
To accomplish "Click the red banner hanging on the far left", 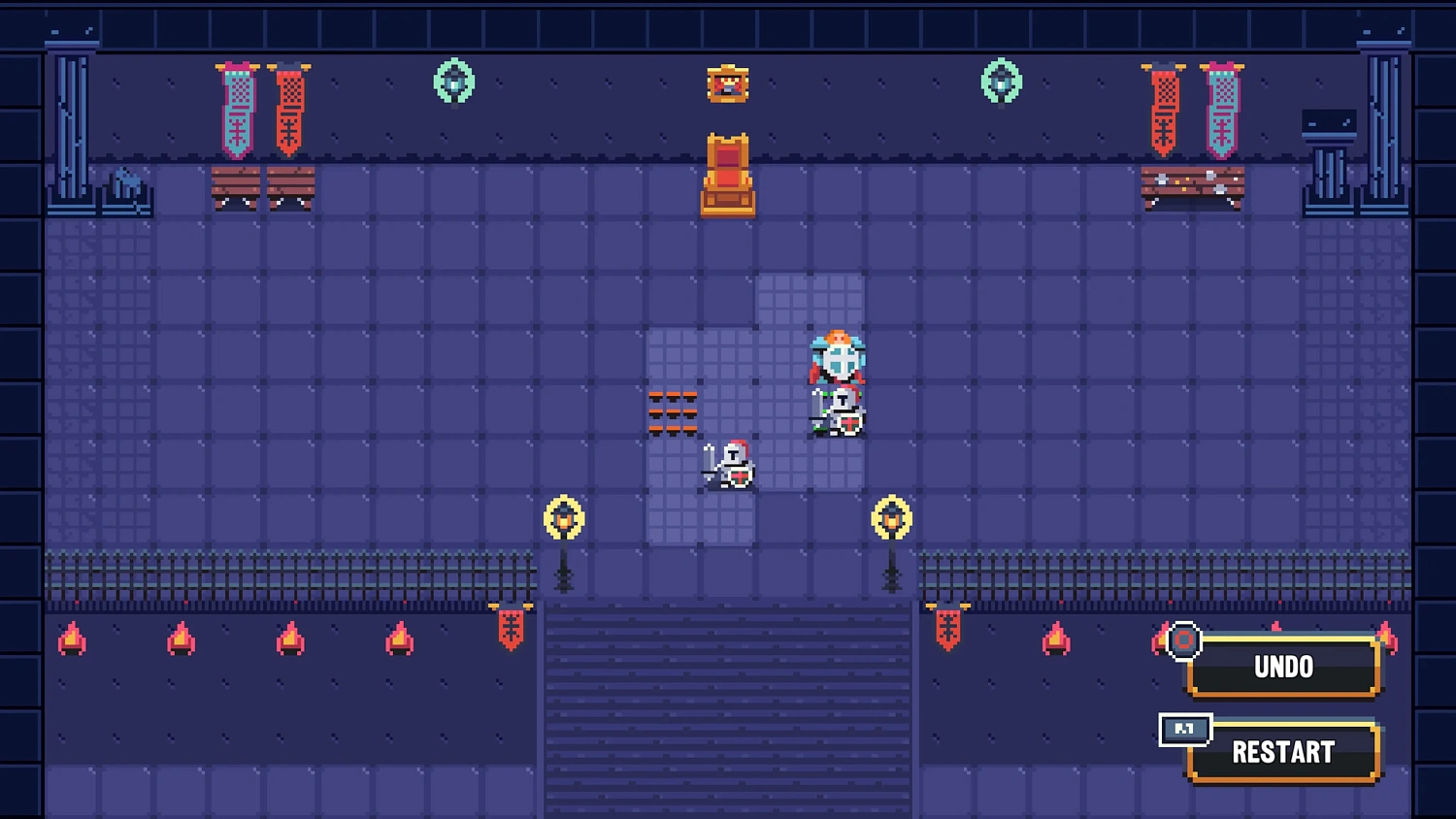I will coord(291,107).
